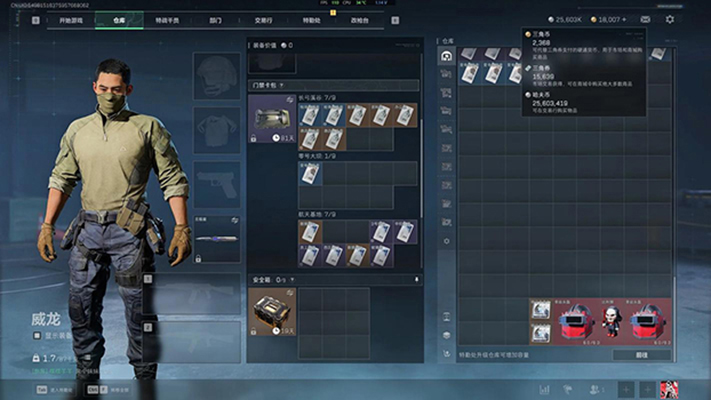This screenshot has width=711, height=400.
Task: Select the empty body armor slot
Action: 217,129
